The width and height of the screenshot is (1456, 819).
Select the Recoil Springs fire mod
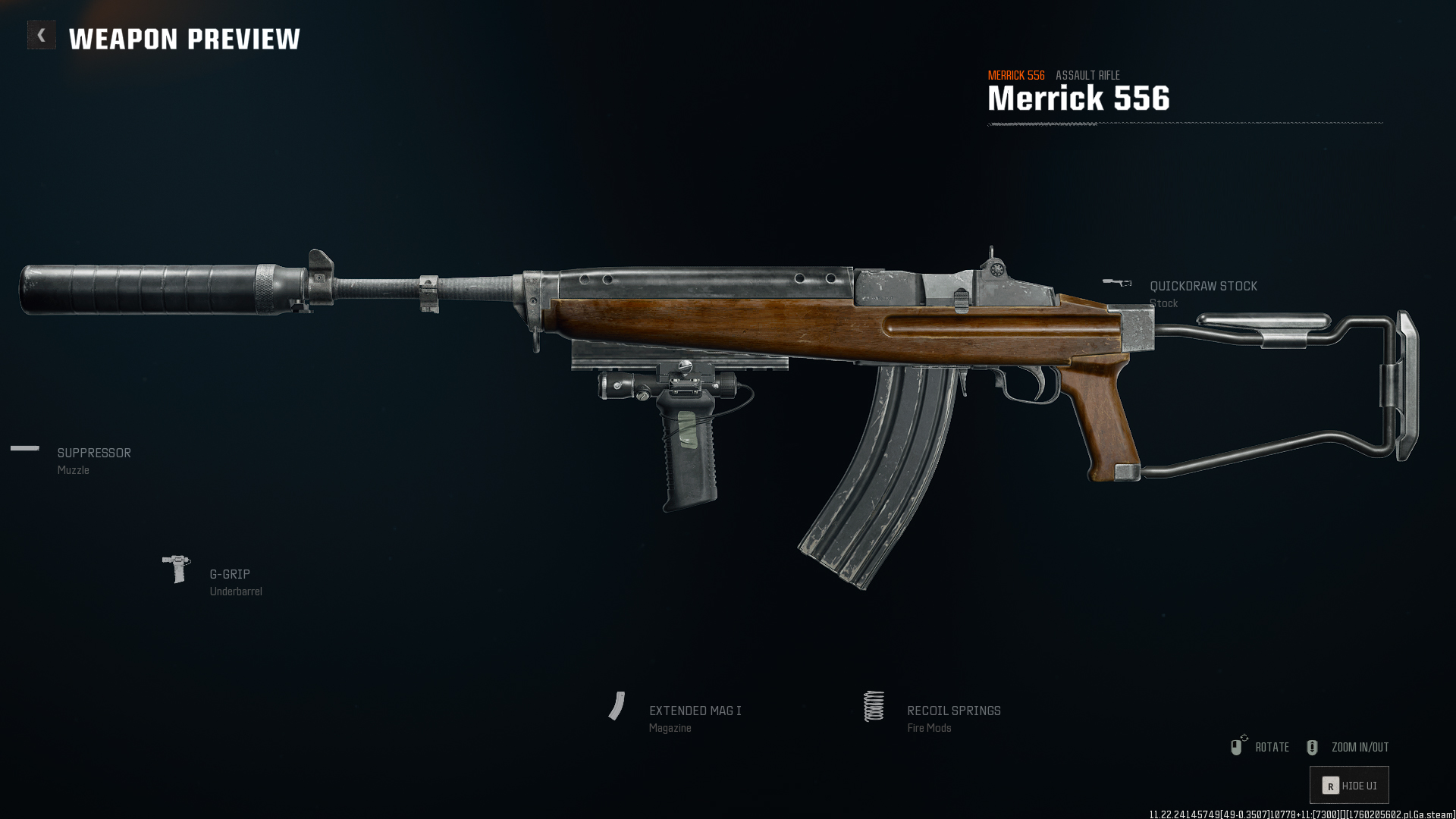click(953, 711)
